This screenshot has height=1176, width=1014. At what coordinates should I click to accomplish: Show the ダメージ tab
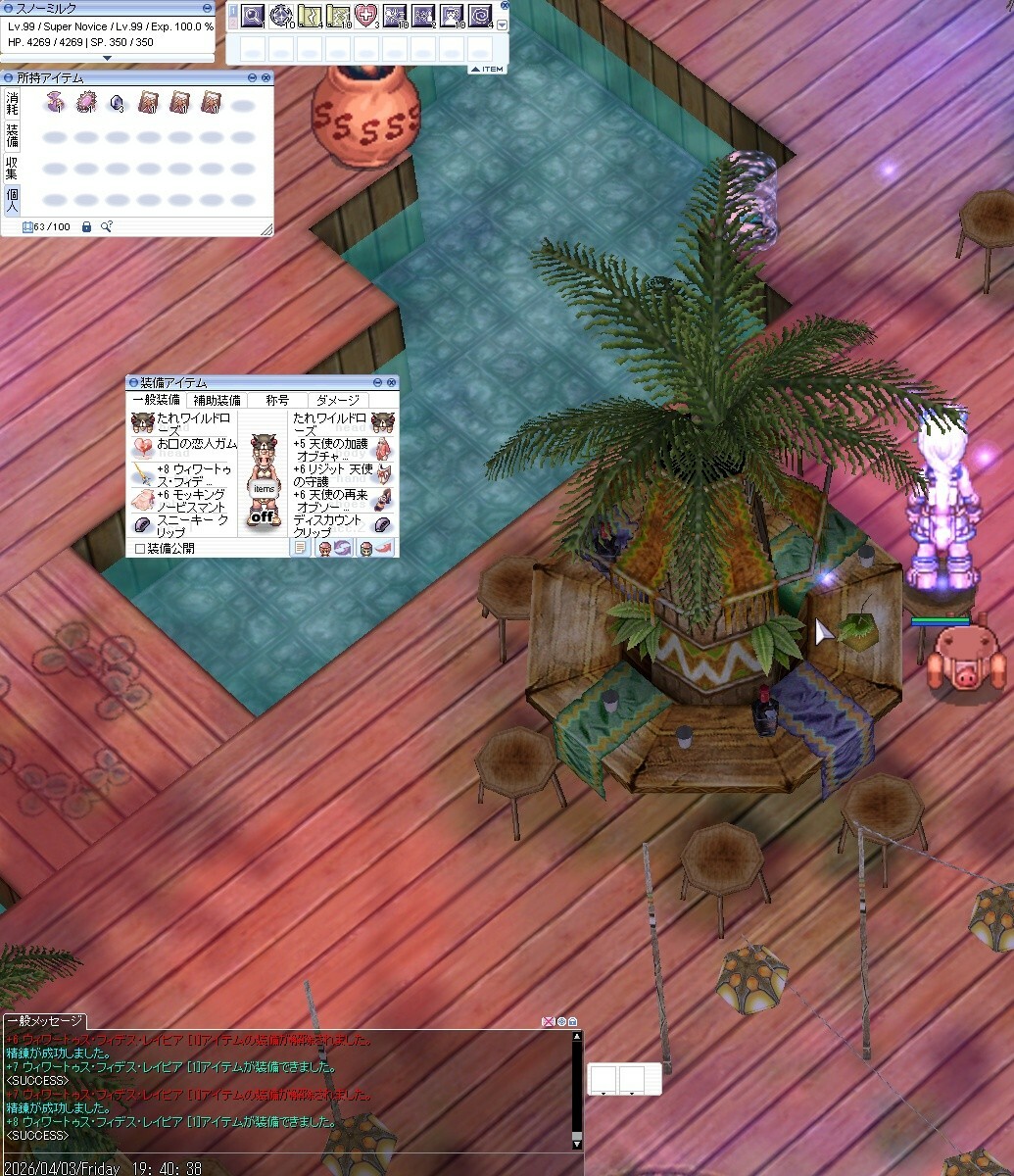(338, 400)
